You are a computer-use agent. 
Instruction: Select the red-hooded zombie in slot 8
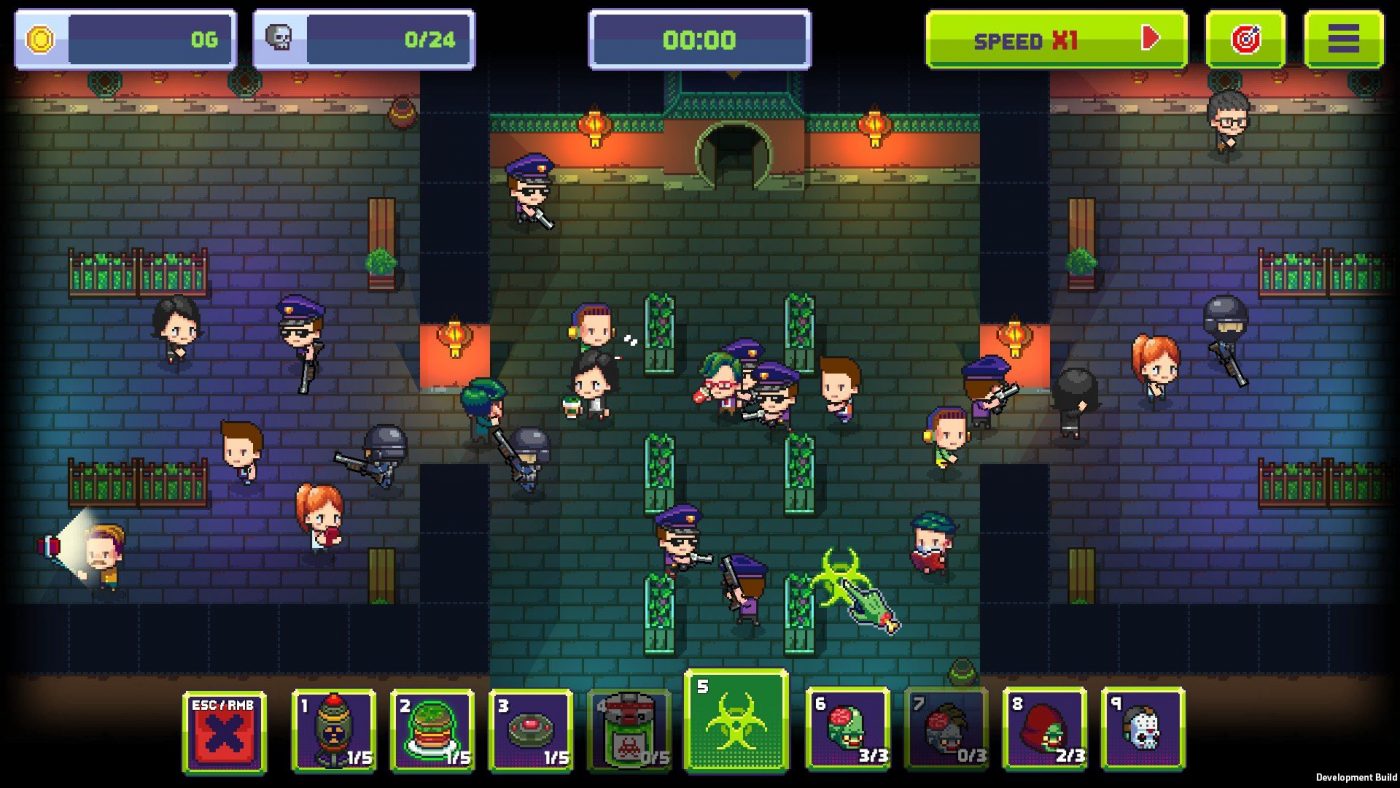(1044, 729)
